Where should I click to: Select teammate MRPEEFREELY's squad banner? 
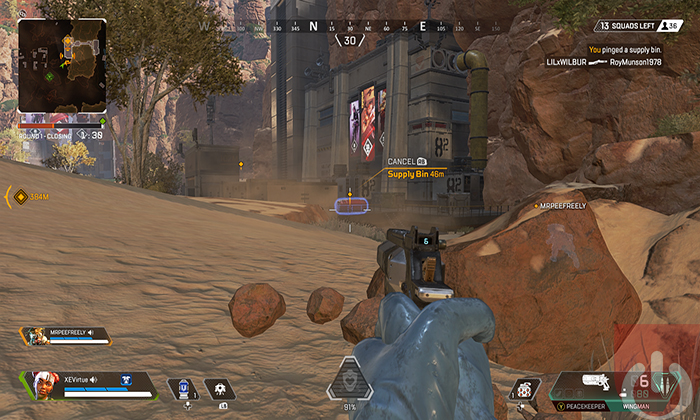pos(65,336)
